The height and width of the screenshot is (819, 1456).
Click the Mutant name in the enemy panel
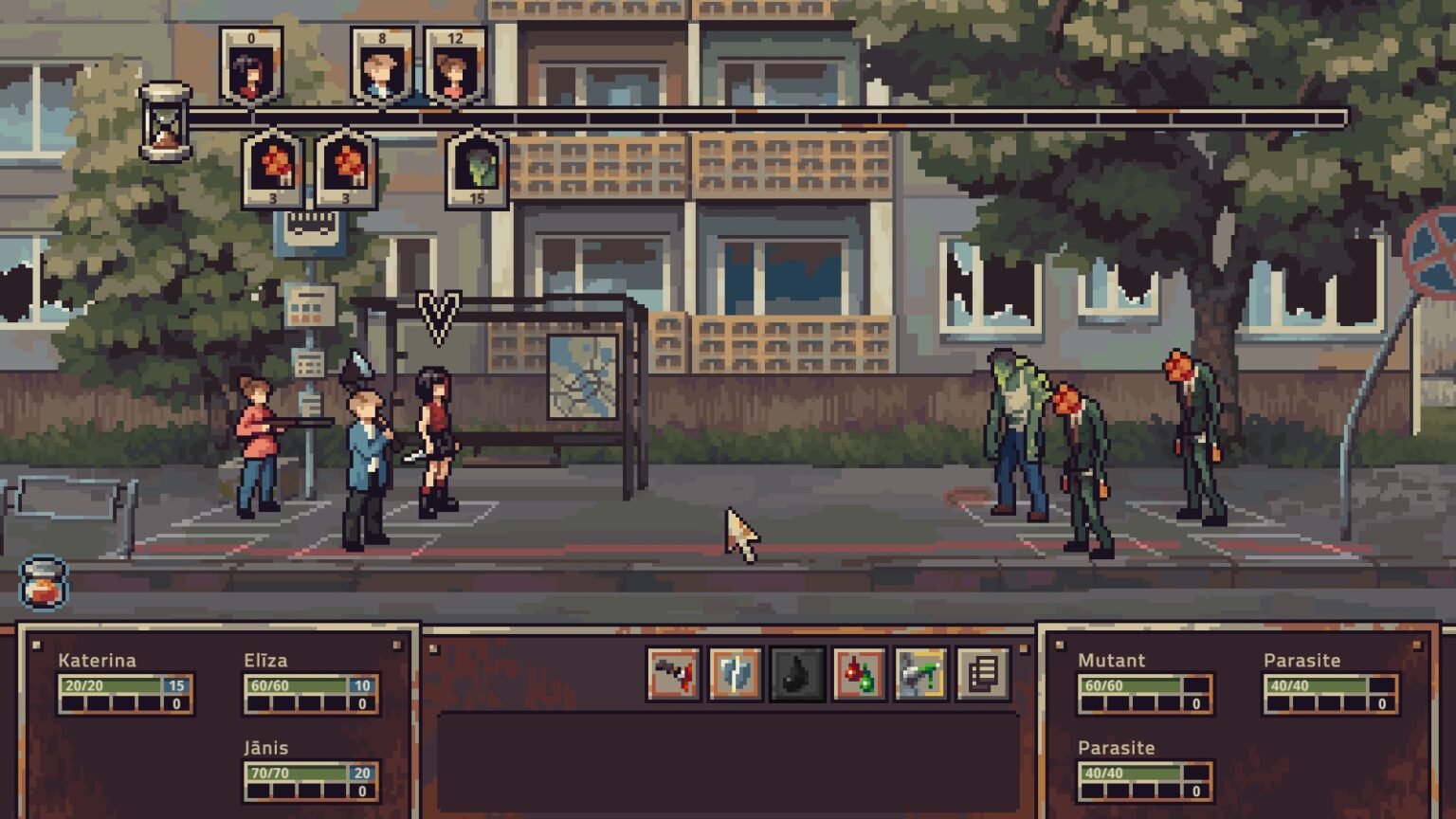(1111, 661)
